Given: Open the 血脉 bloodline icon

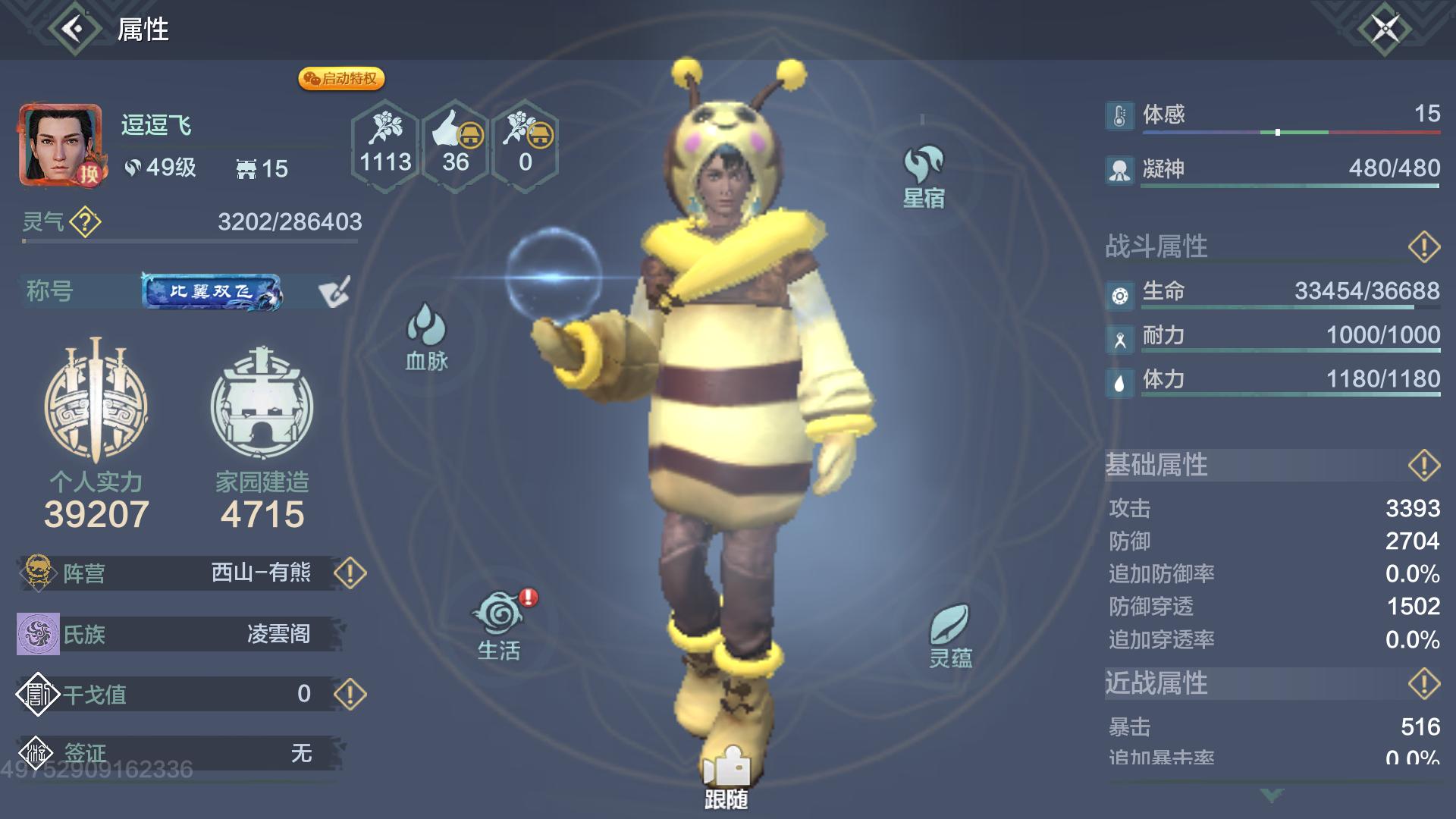Looking at the screenshot, I should 427,330.
